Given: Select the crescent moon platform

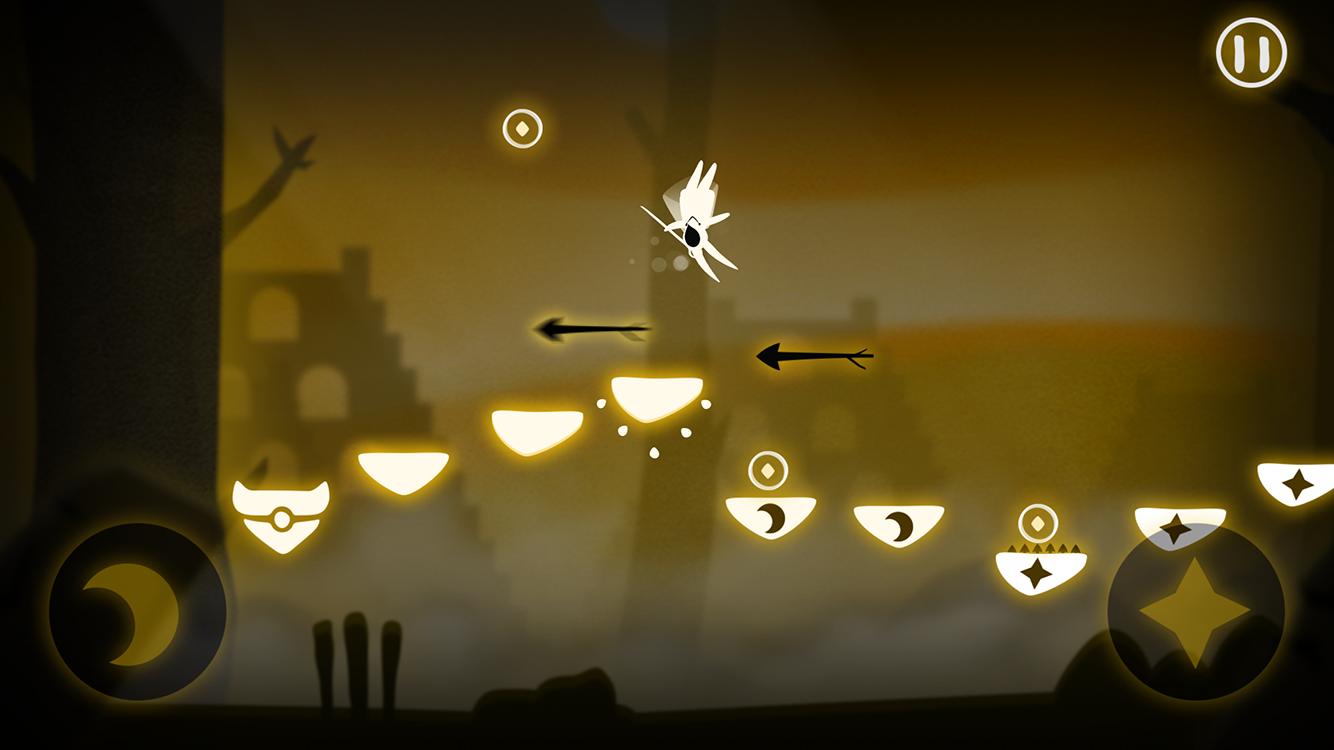Looking at the screenshot, I should 770,514.
